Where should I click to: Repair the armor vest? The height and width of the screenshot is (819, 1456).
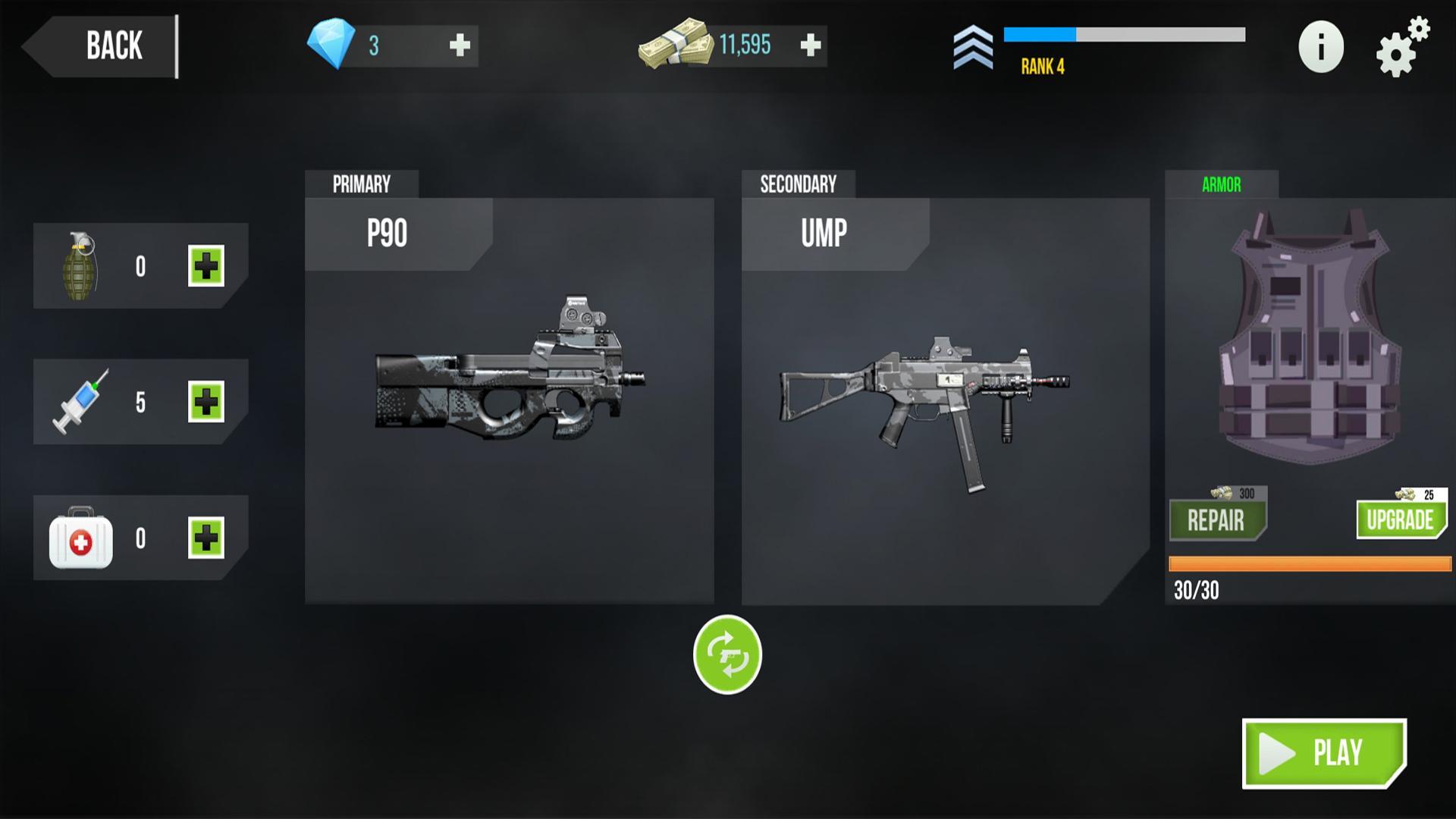pos(1217,520)
